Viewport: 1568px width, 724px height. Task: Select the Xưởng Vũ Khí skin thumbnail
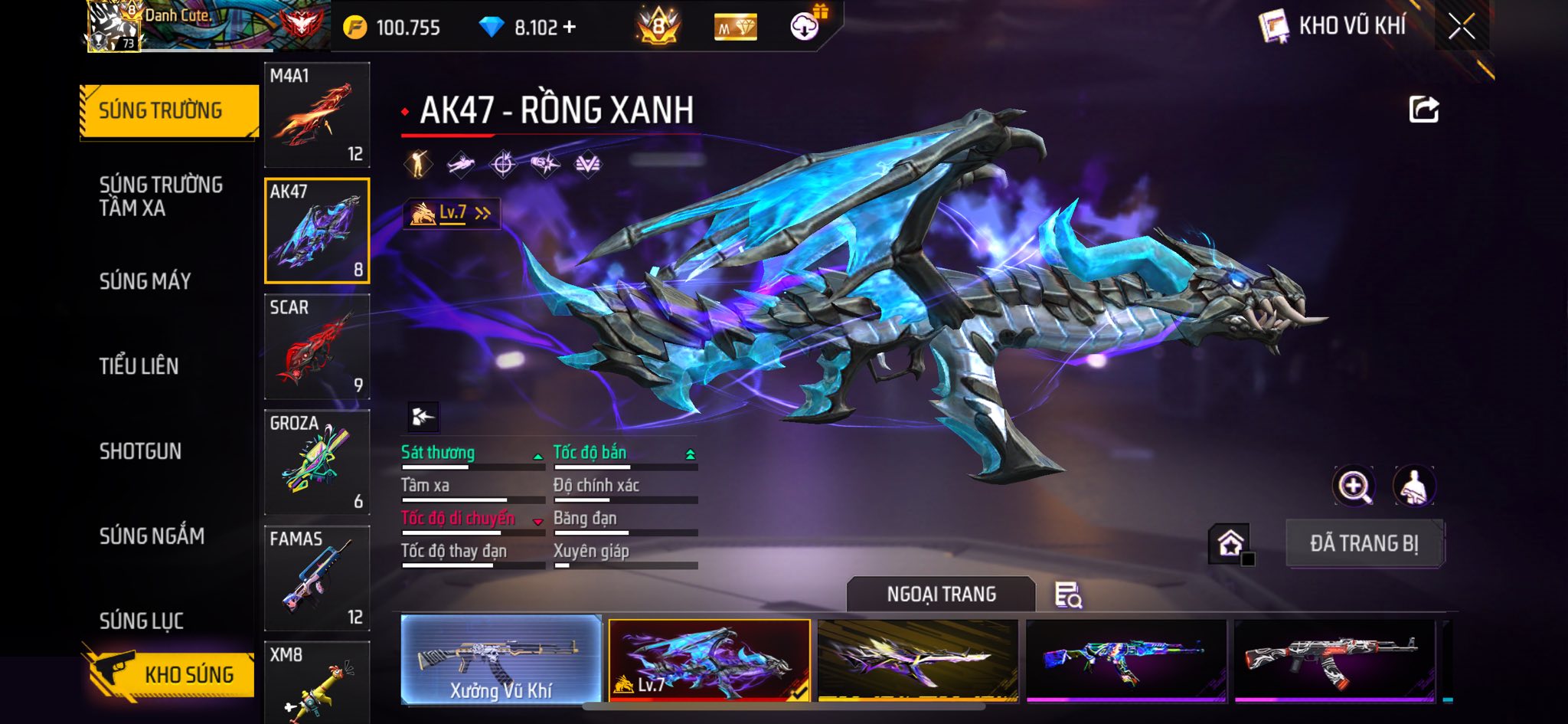point(501,660)
